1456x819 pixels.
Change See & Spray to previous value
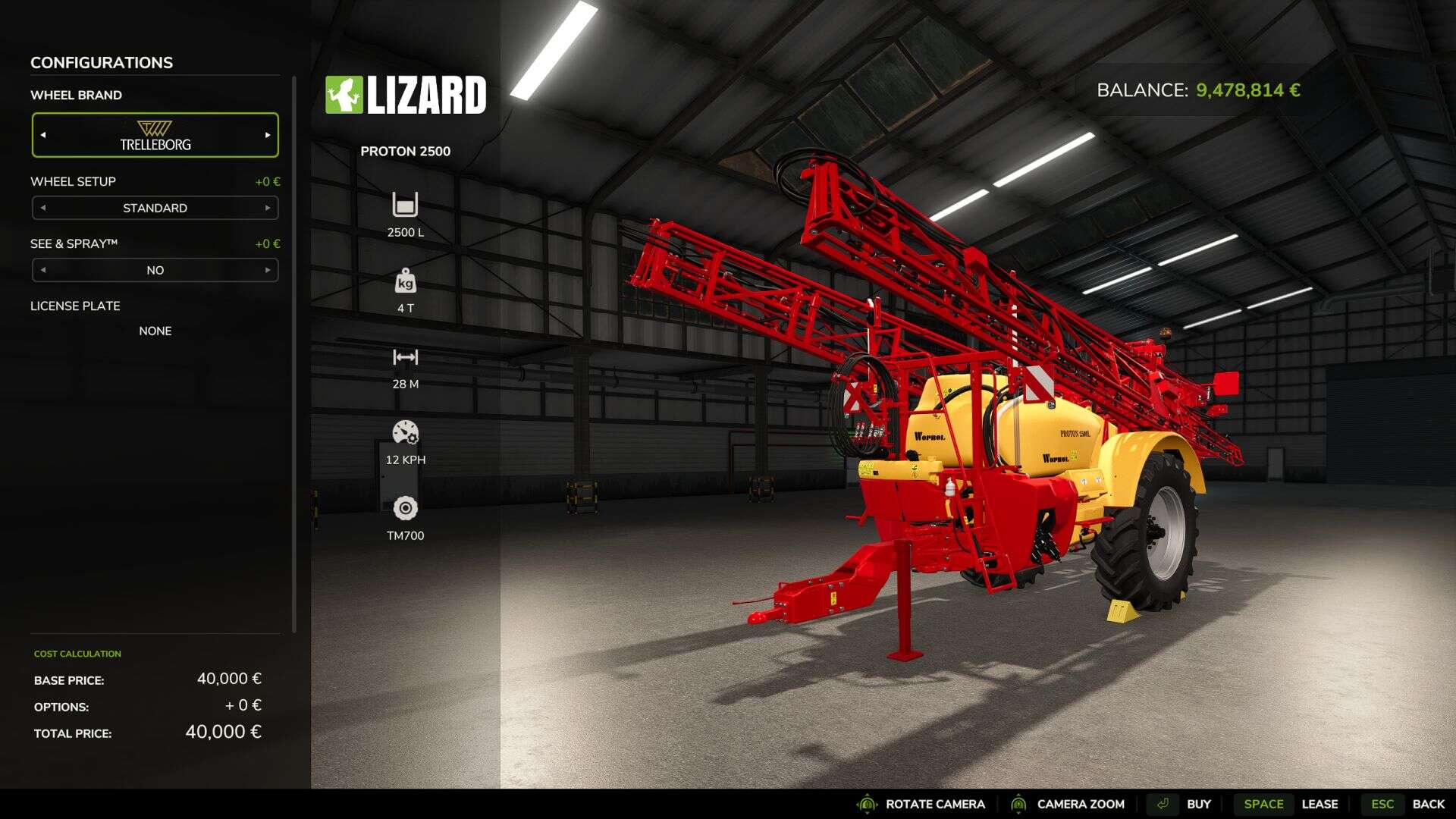[x=43, y=270]
